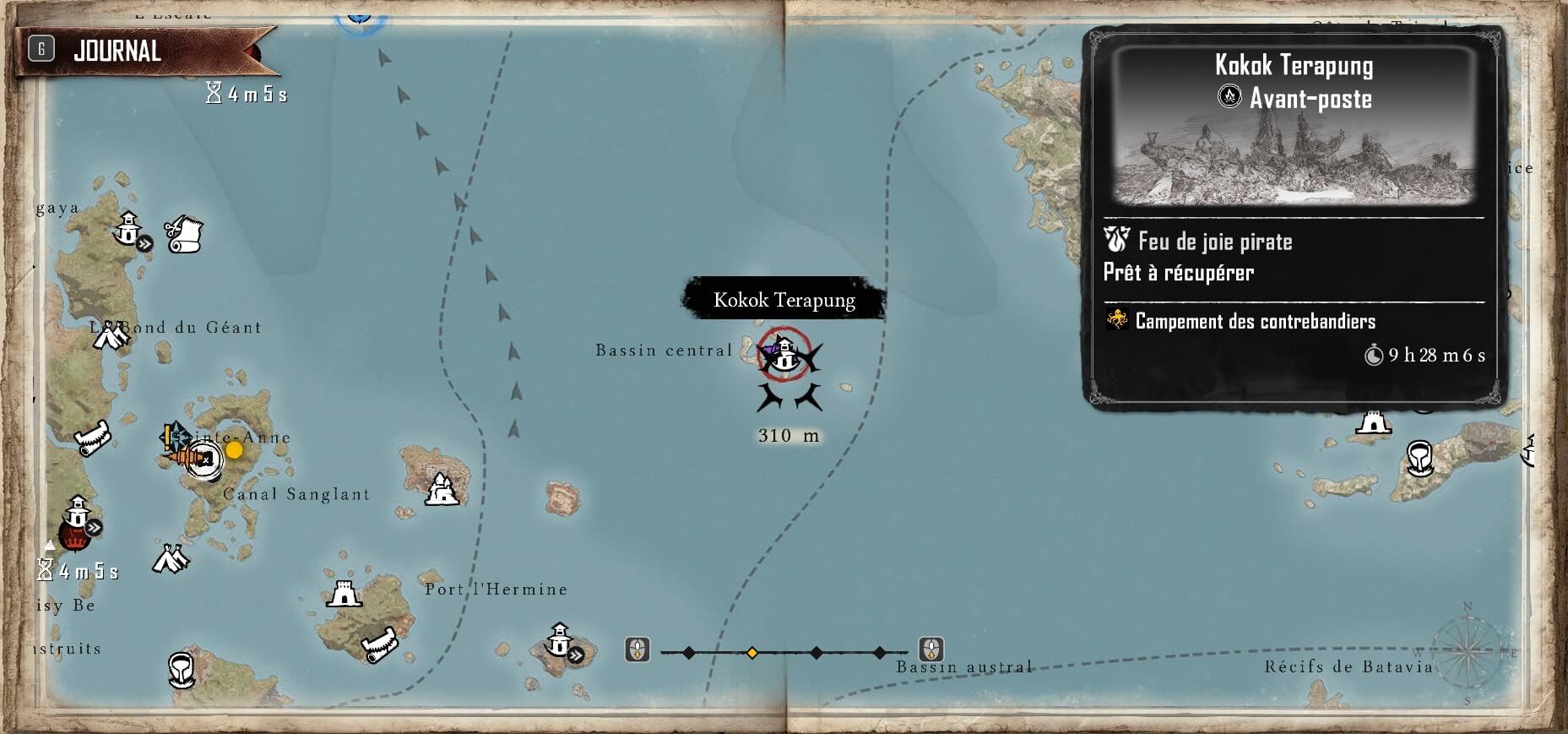Click the red crown marker
This screenshot has height=734, width=1568.
coord(73,535)
